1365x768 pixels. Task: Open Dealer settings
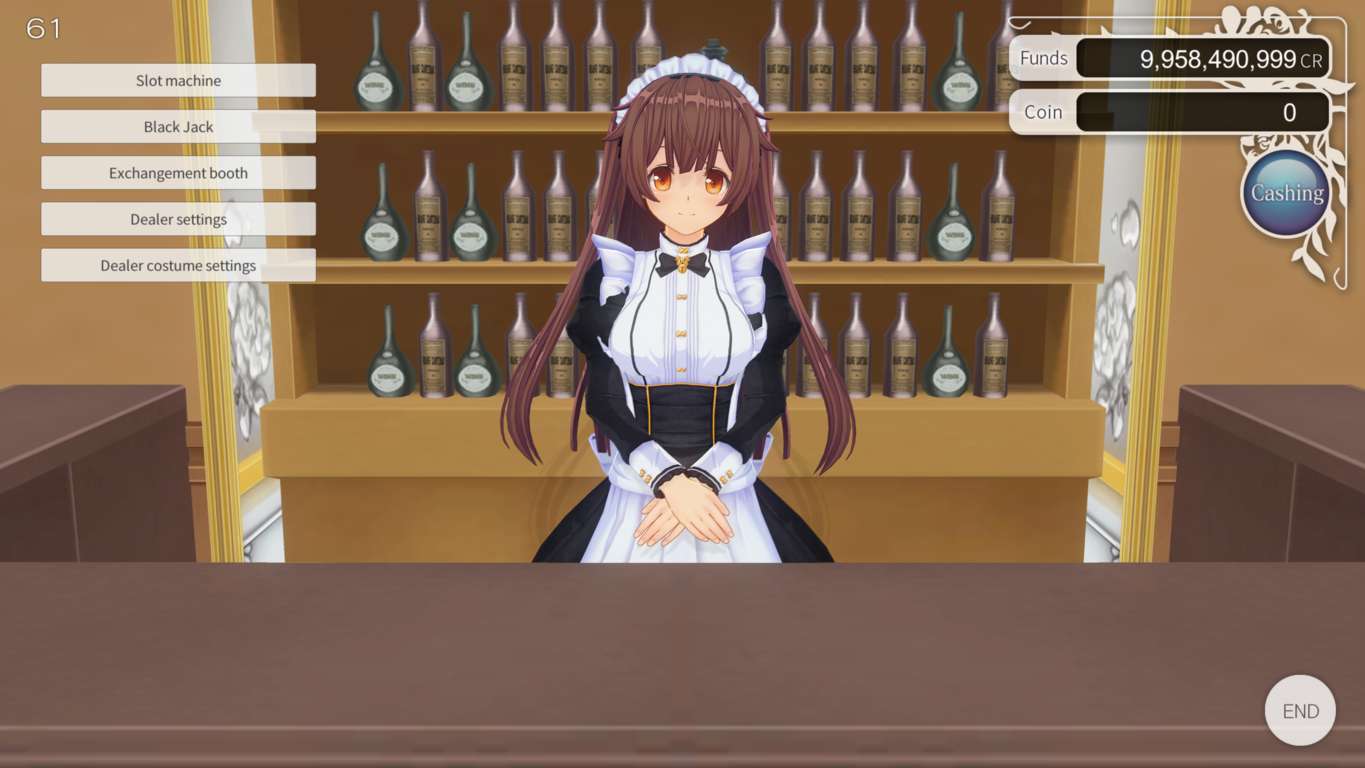pos(178,218)
